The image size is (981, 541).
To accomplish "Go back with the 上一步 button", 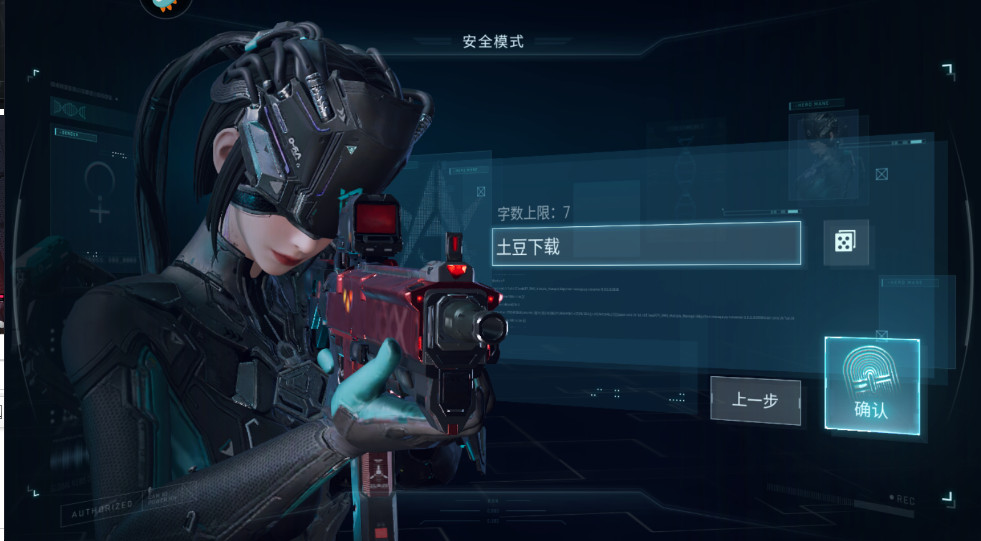I will [x=755, y=400].
